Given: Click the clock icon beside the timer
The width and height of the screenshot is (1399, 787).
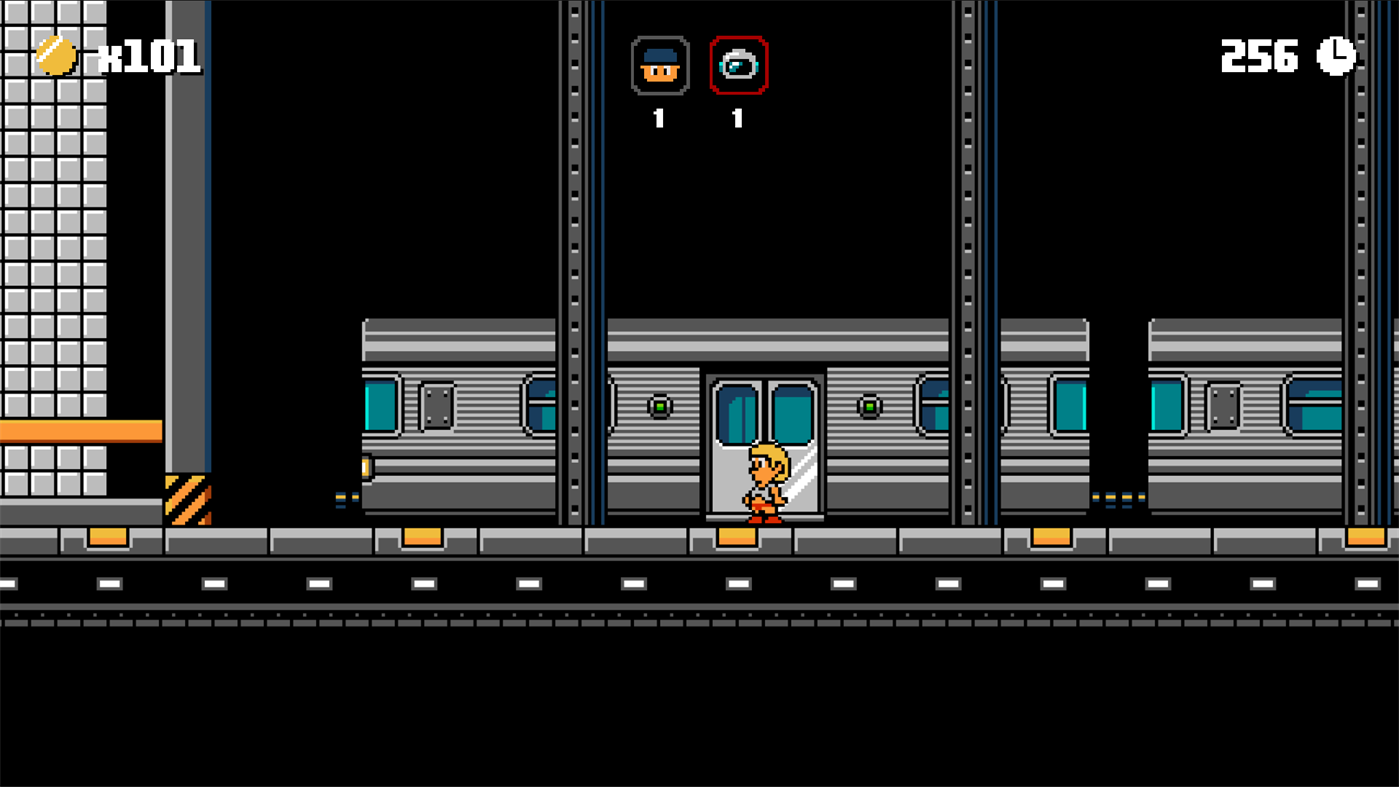Looking at the screenshot, I should [x=1334, y=57].
